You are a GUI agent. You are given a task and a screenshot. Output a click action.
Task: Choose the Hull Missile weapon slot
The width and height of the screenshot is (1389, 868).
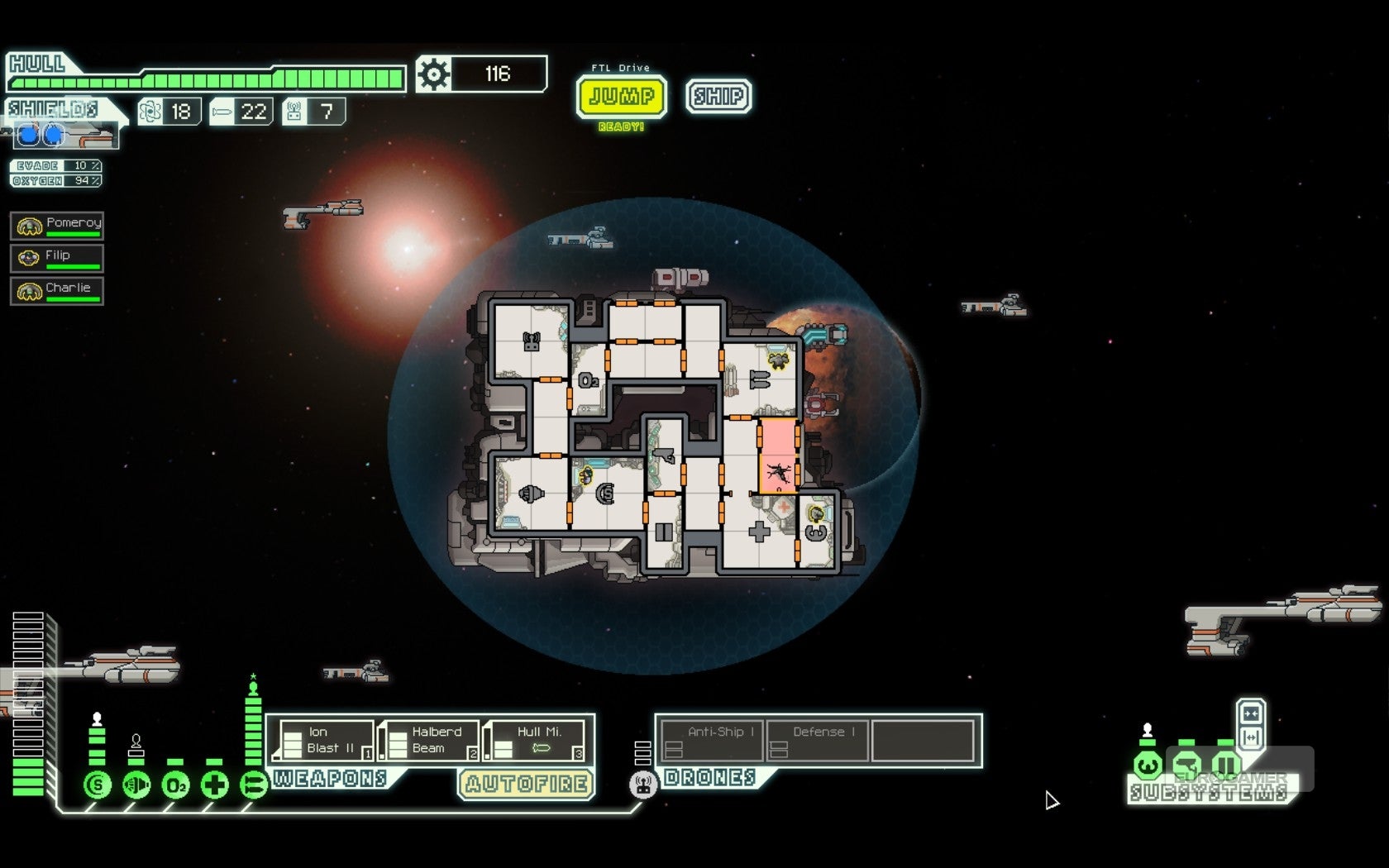(x=537, y=740)
